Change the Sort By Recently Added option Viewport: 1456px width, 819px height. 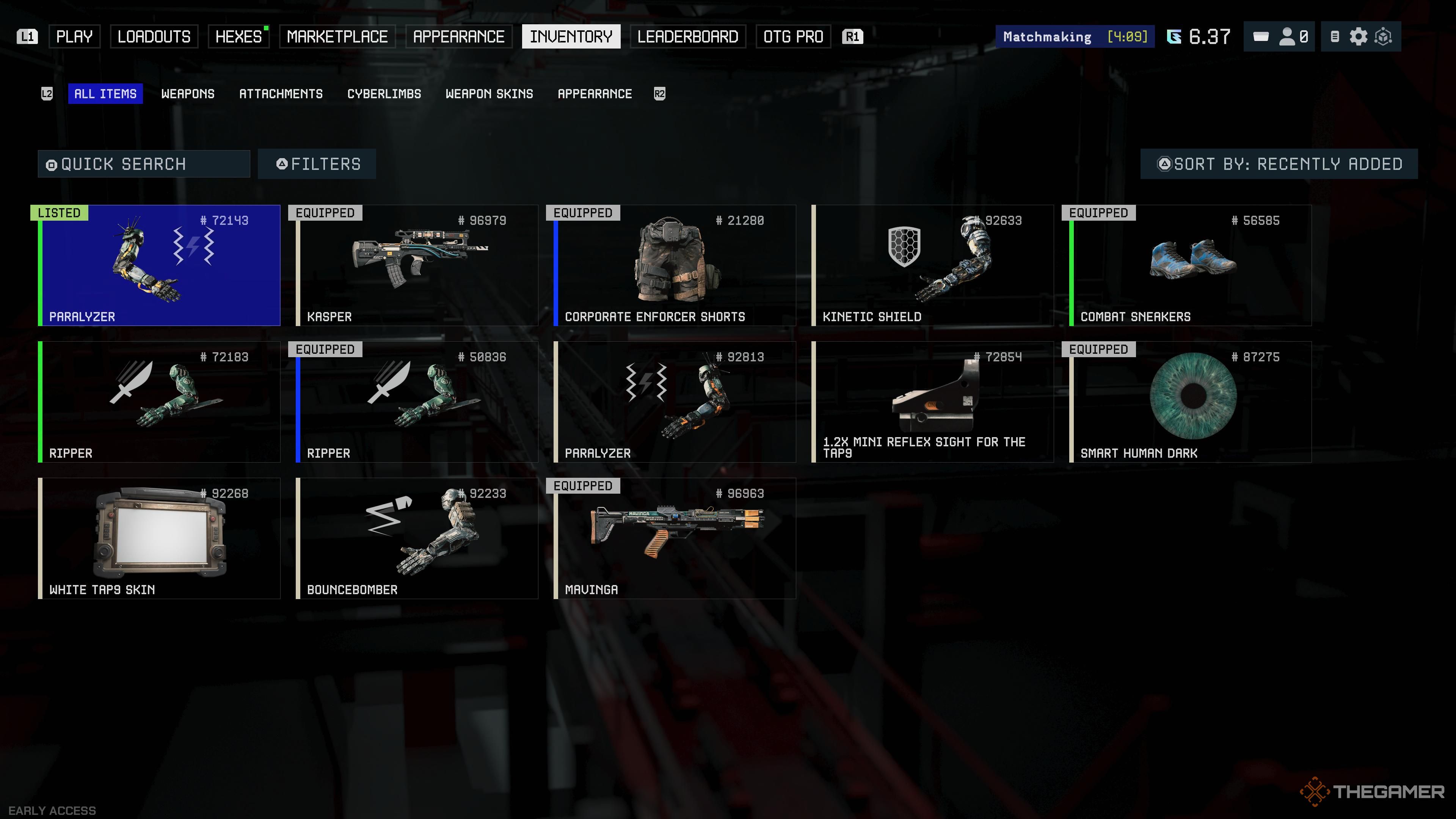(x=1279, y=164)
